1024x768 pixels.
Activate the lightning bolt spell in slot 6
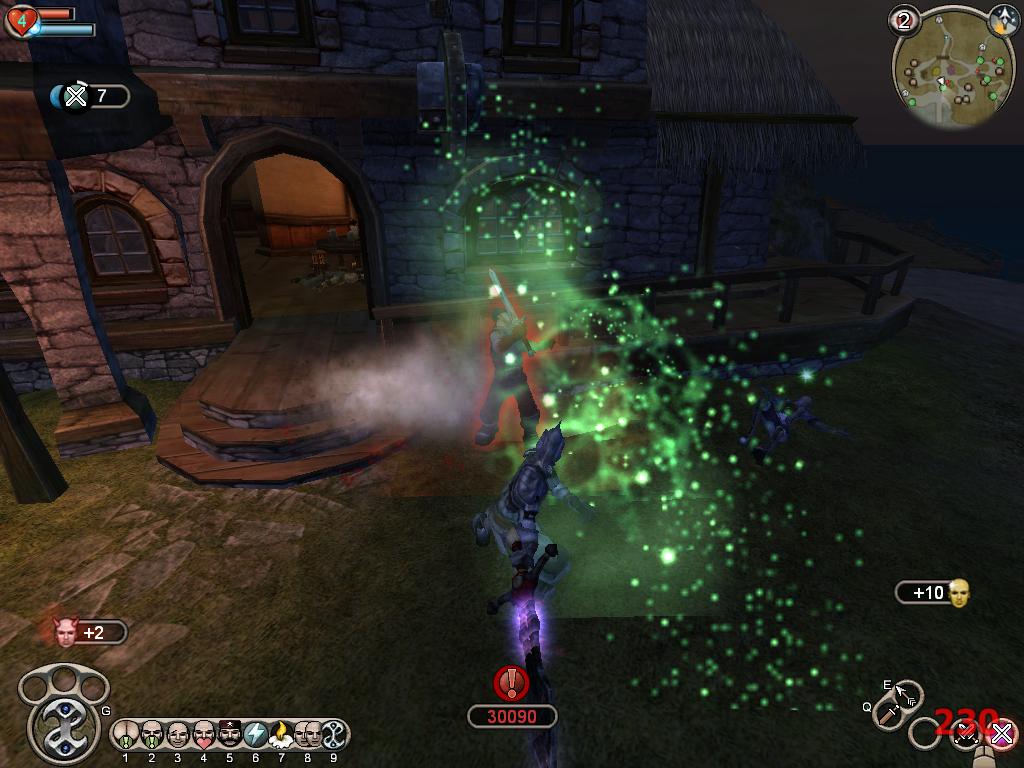[x=256, y=734]
